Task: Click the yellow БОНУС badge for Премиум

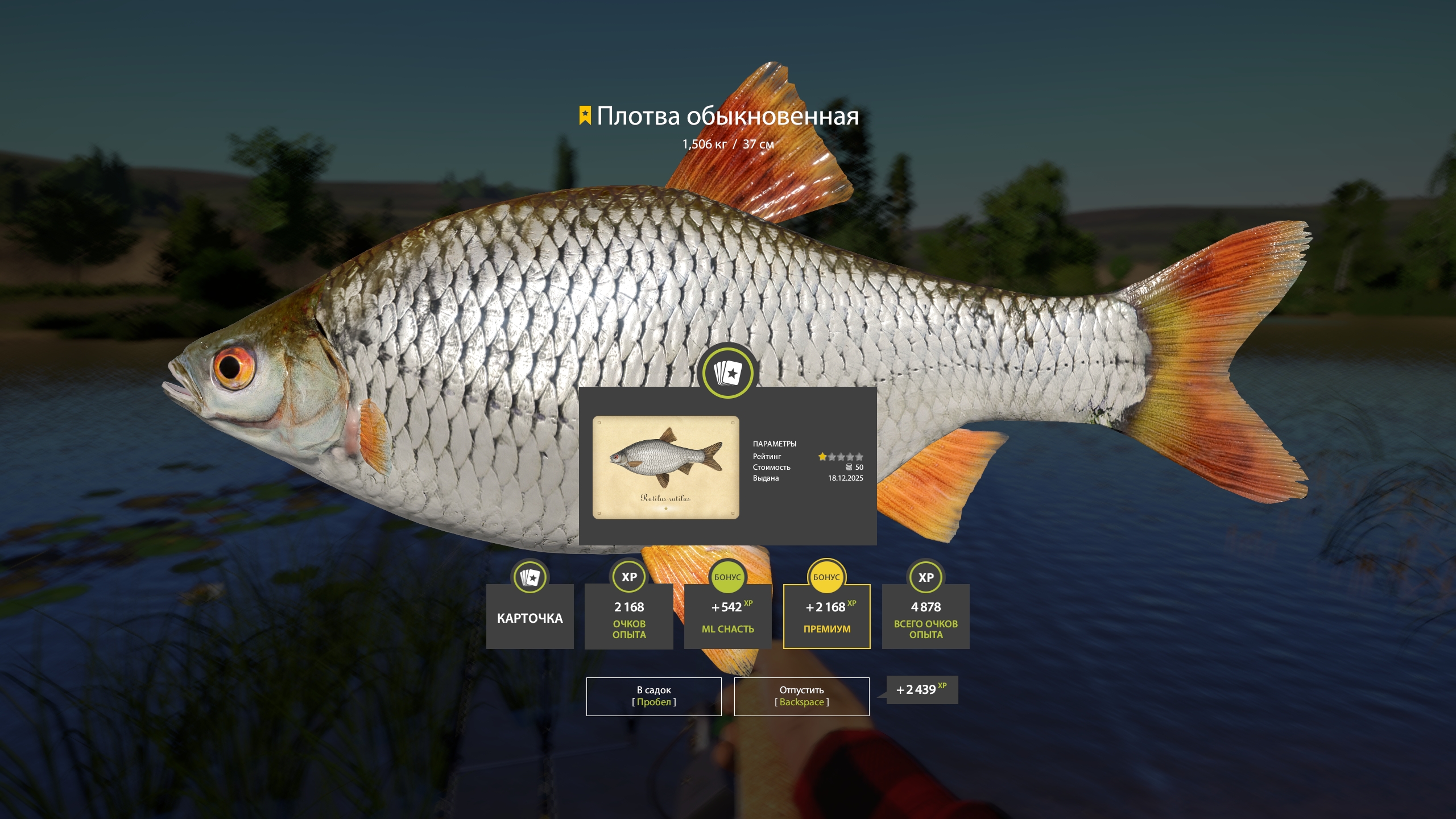Action: tap(826, 576)
